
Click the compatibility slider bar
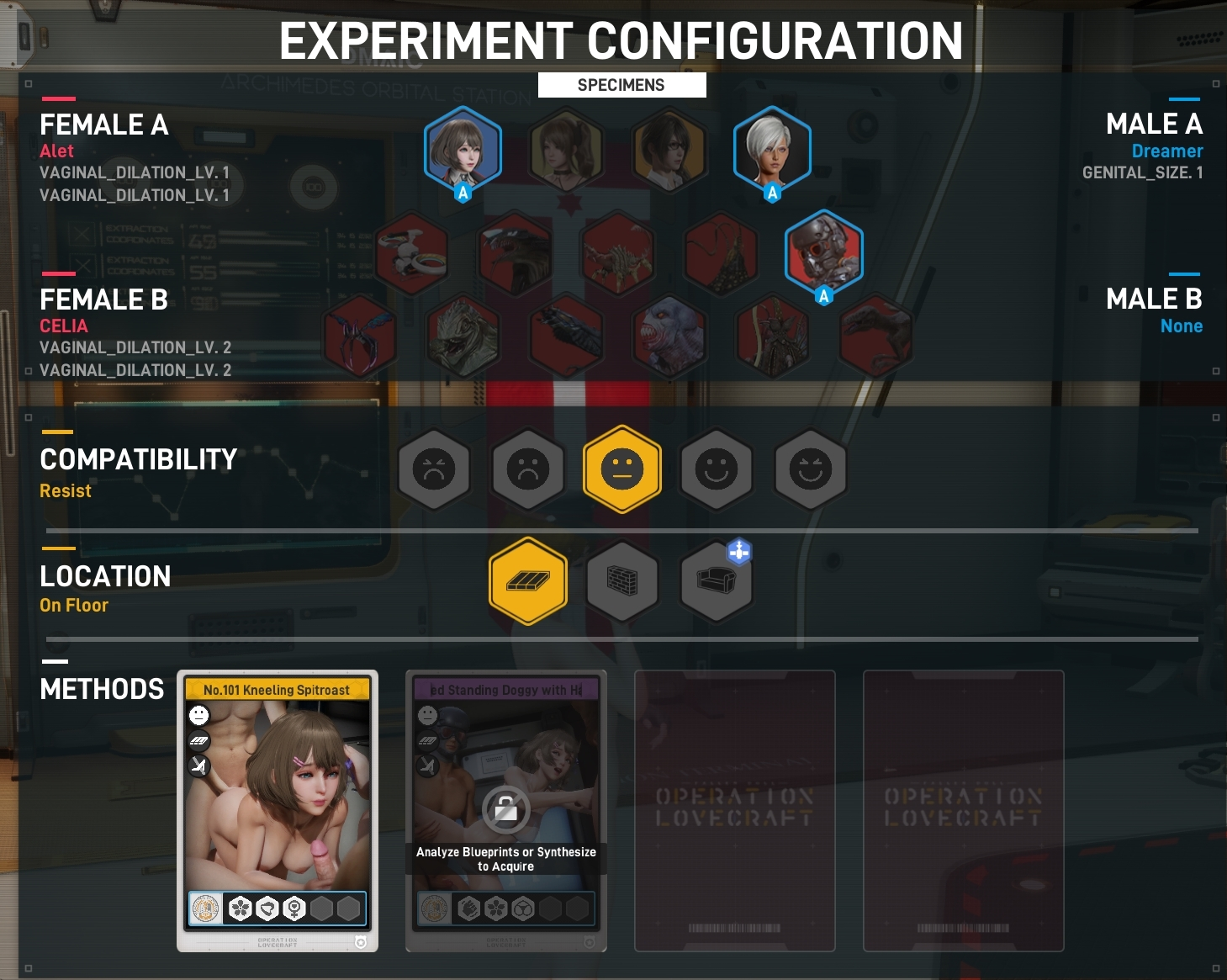coord(622,530)
